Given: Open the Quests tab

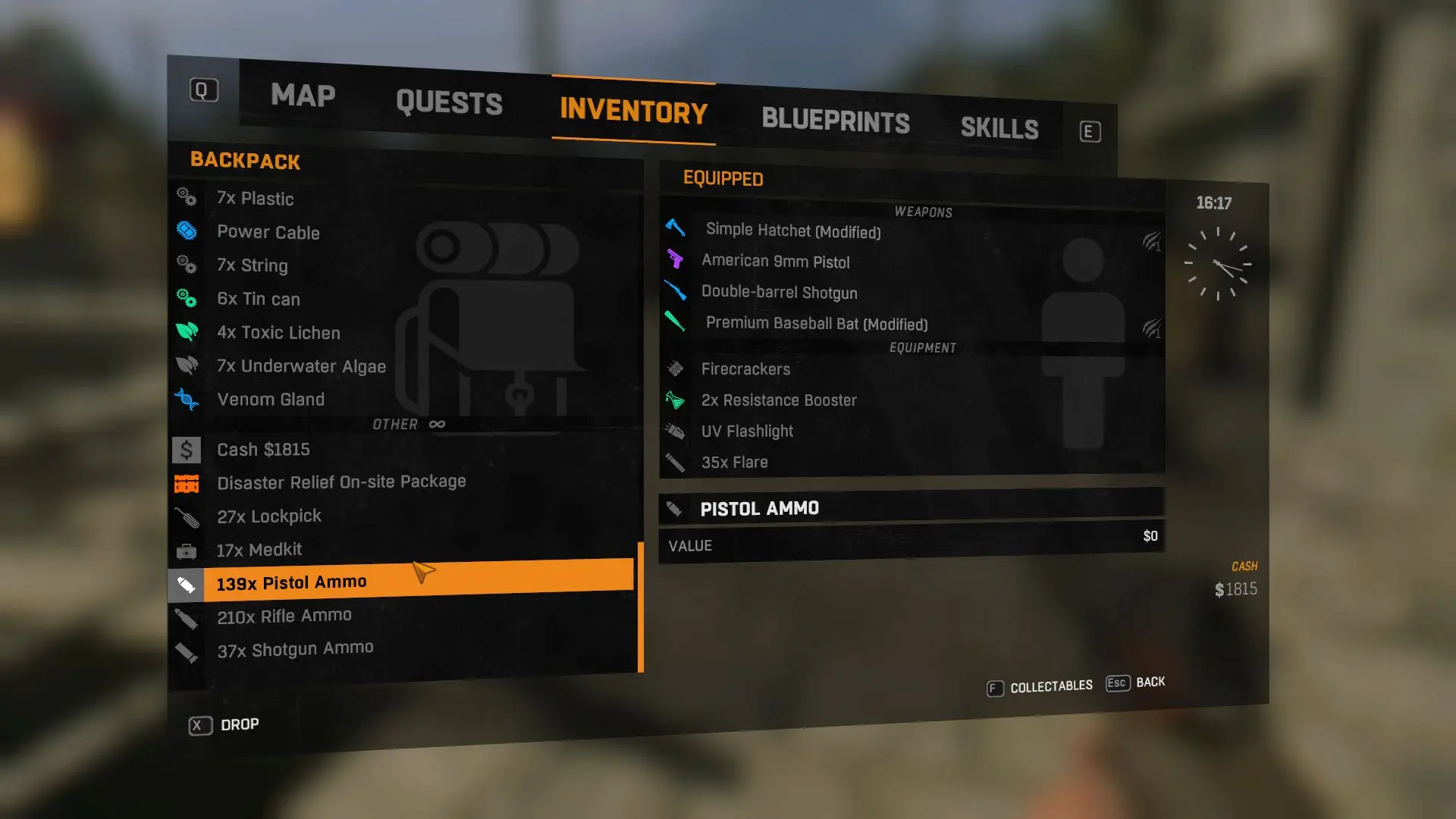Looking at the screenshot, I should (x=449, y=103).
